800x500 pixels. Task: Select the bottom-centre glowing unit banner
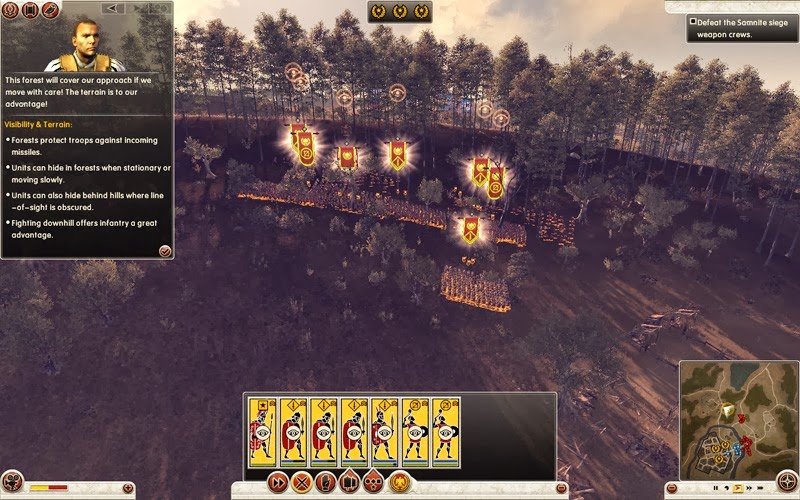coord(470,229)
